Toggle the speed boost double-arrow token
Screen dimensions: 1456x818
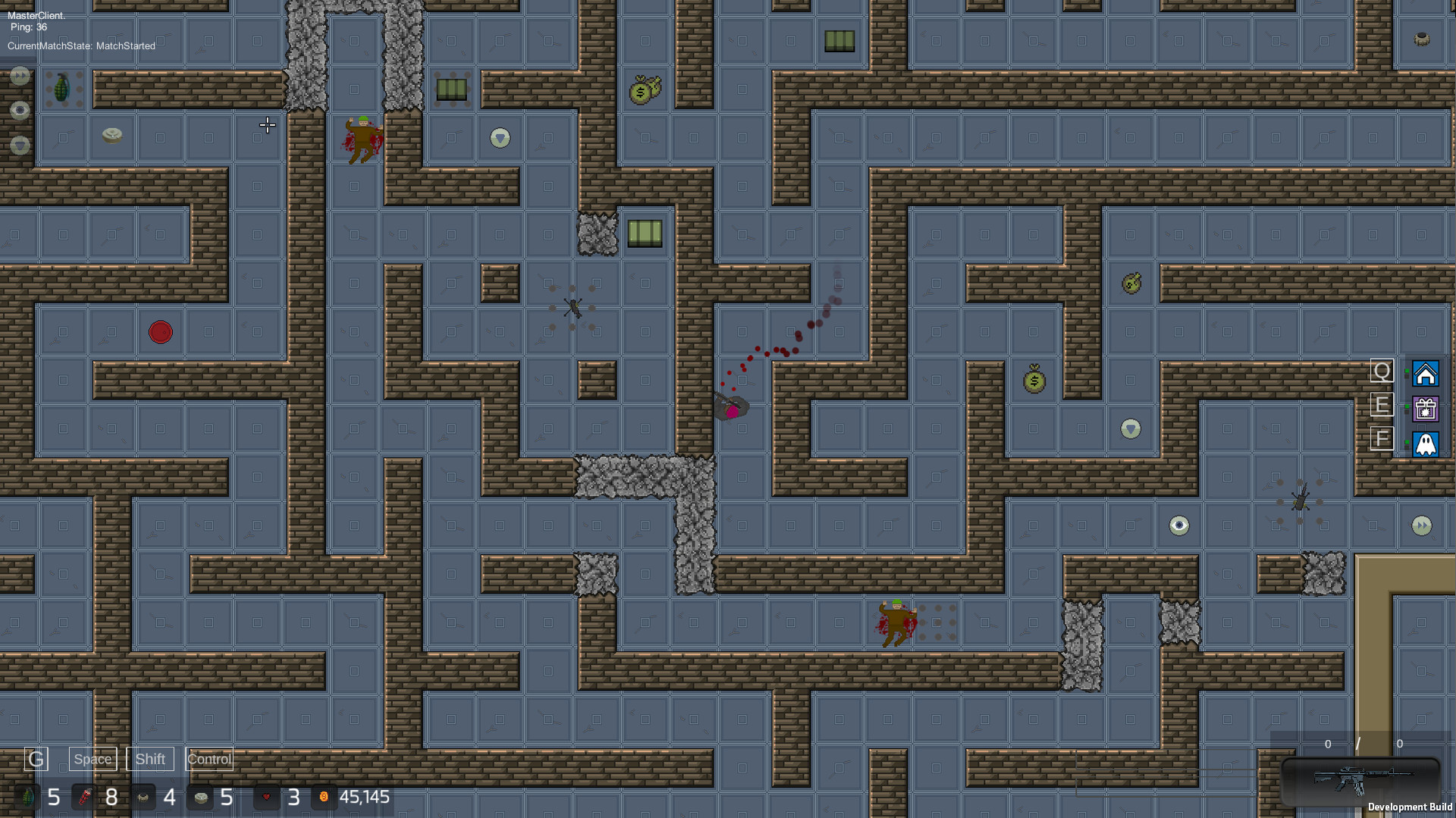19,76
